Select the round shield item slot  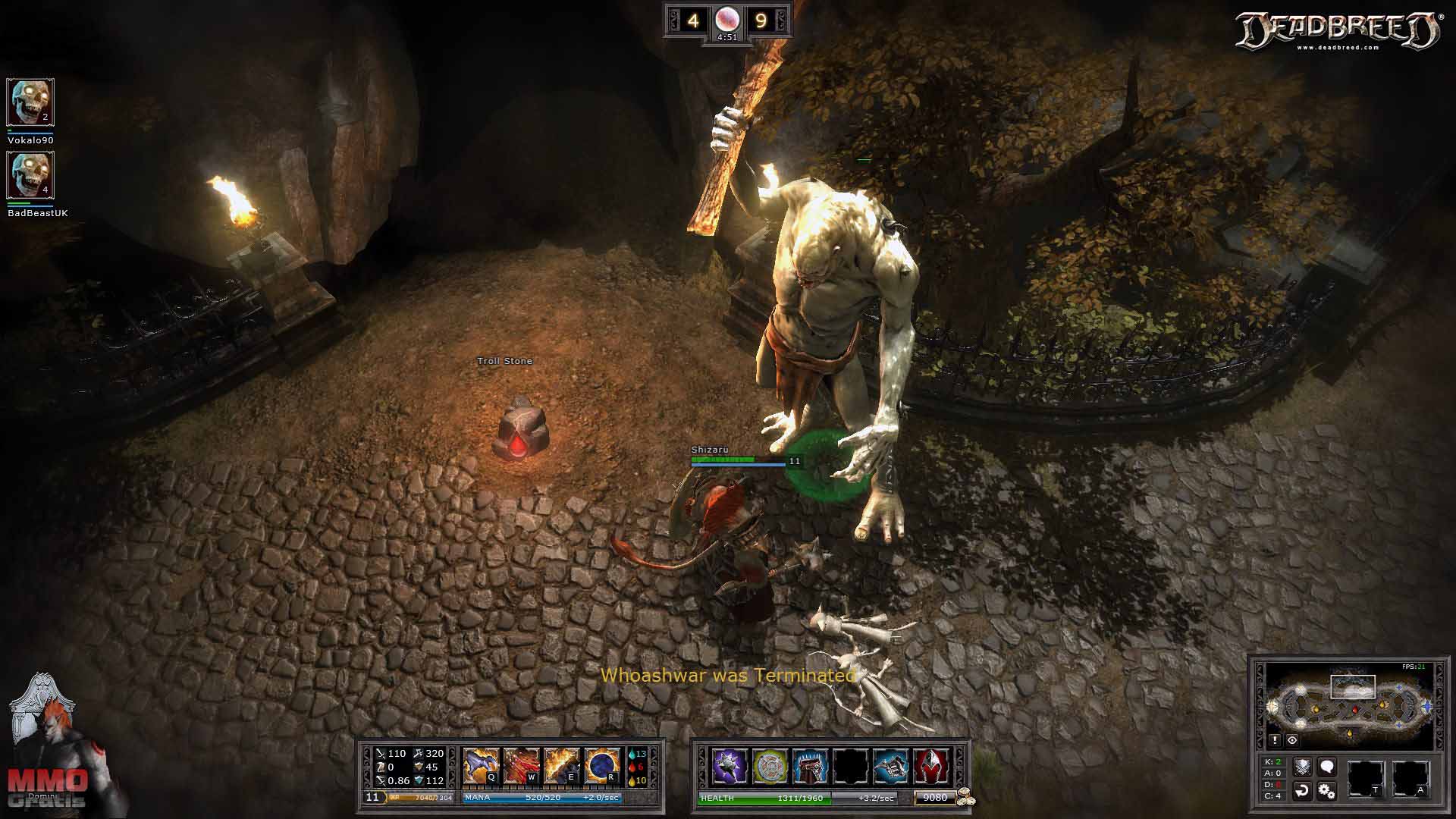click(x=770, y=766)
